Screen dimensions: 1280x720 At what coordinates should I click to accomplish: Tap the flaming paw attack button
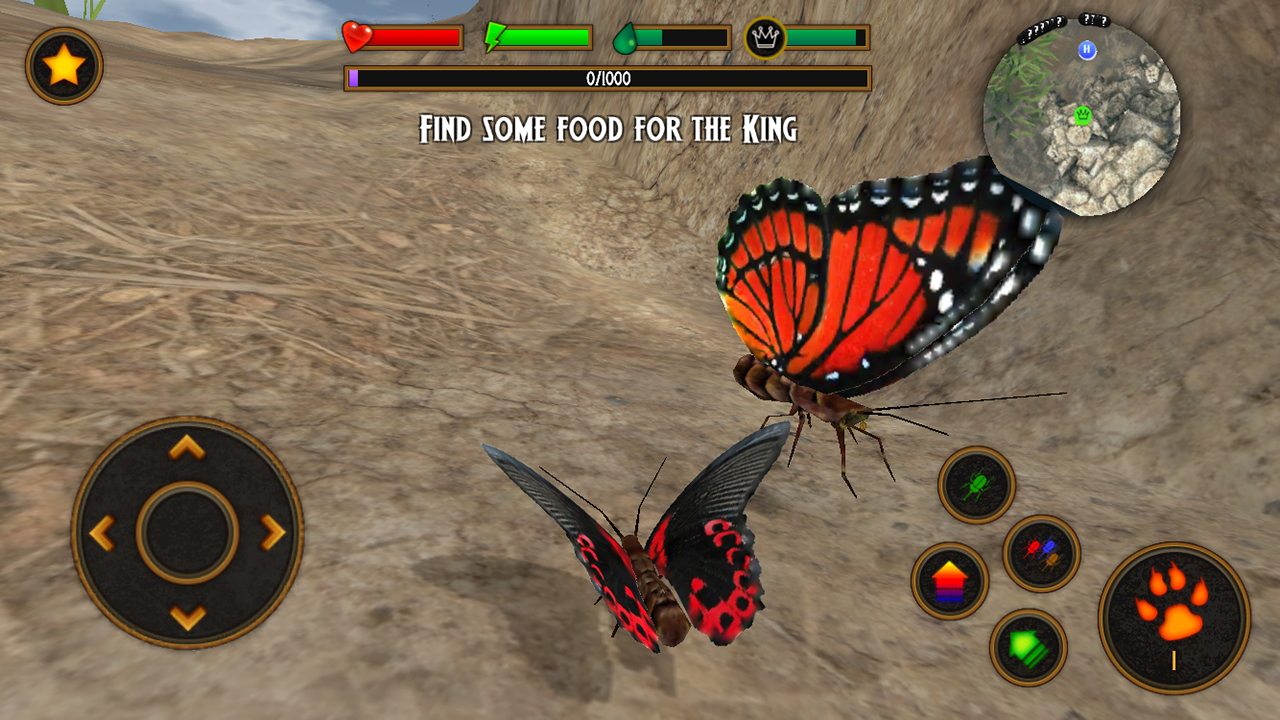coord(1172,614)
